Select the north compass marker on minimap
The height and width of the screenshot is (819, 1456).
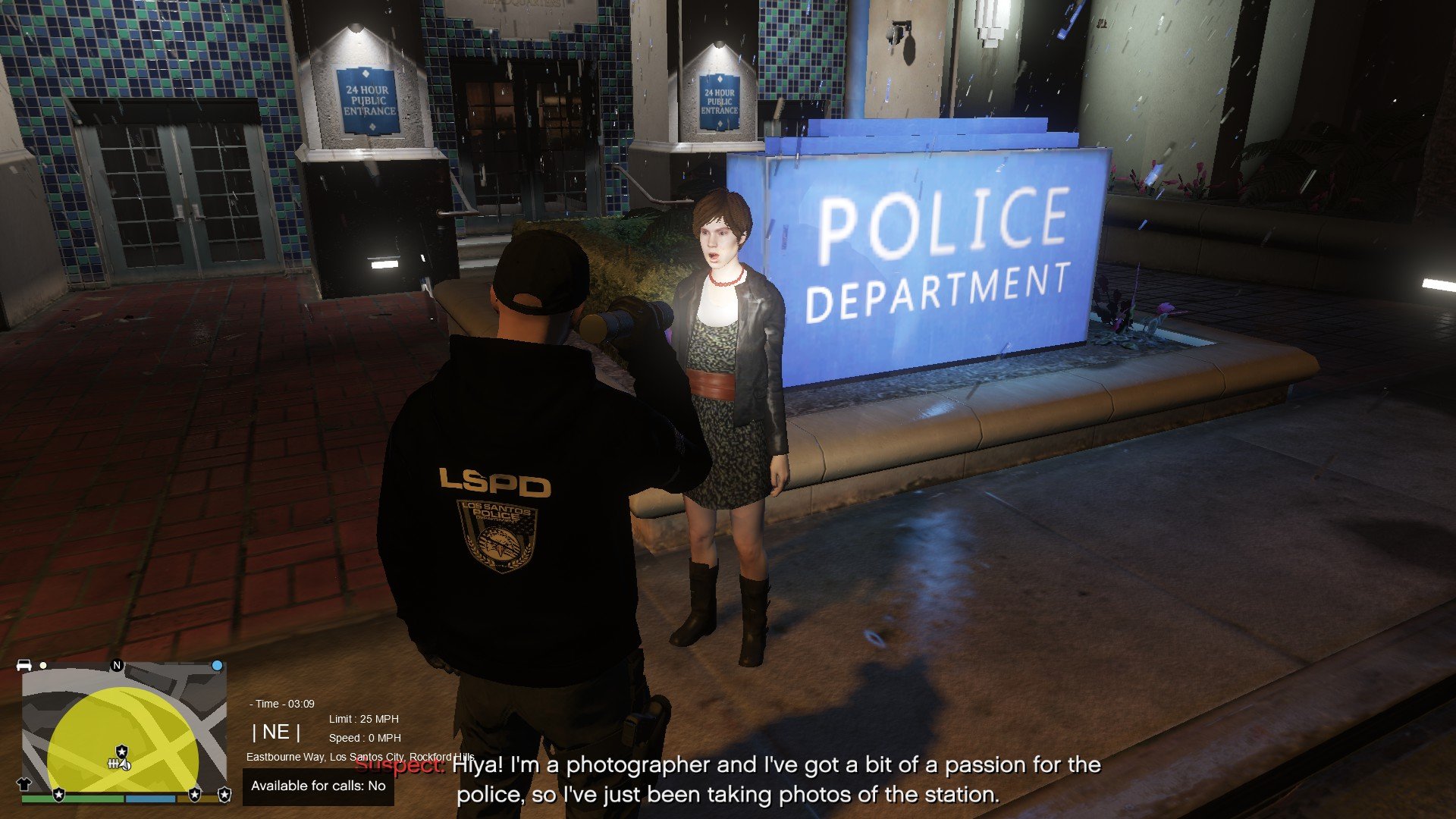click(x=117, y=665)
